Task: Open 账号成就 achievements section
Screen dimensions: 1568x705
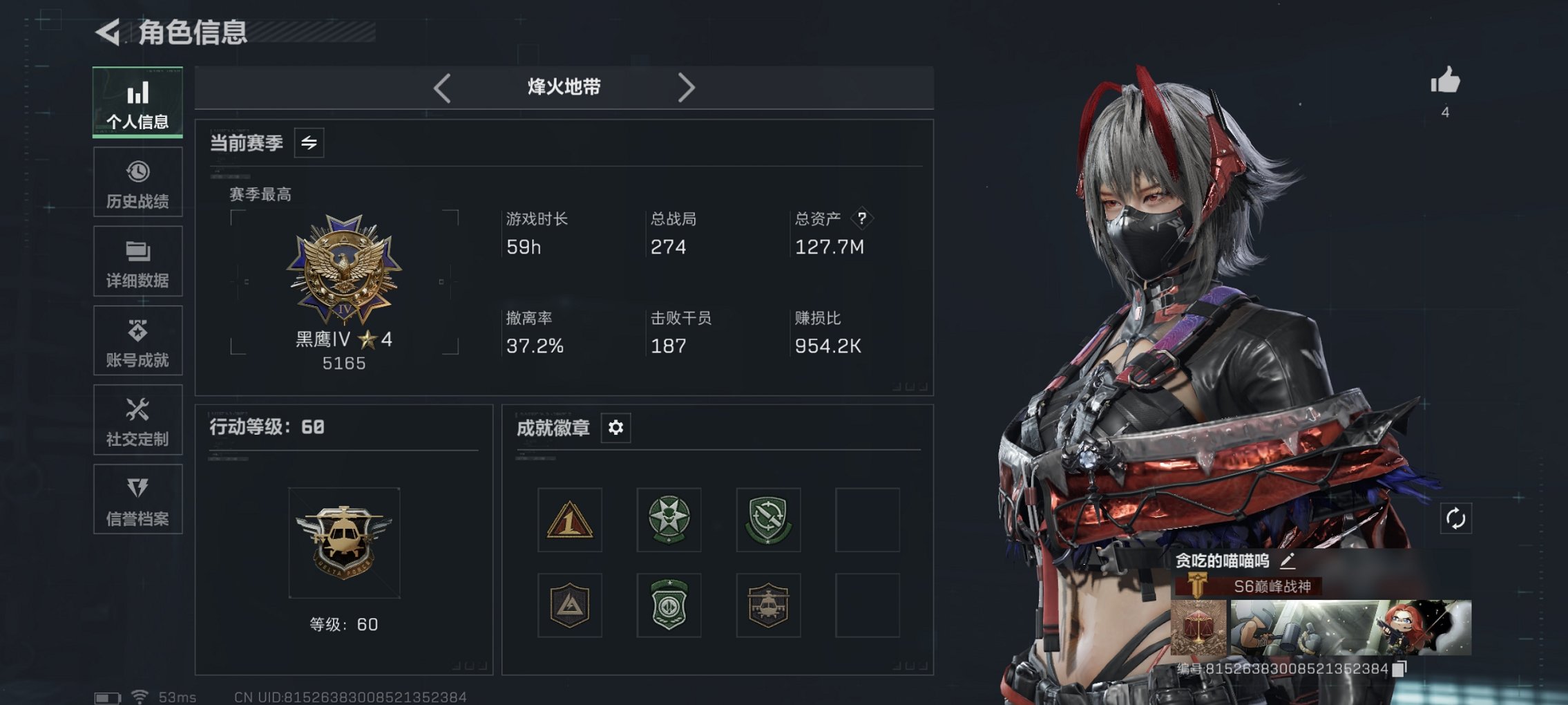Action: pyautogui.click(x=137, y=340)
